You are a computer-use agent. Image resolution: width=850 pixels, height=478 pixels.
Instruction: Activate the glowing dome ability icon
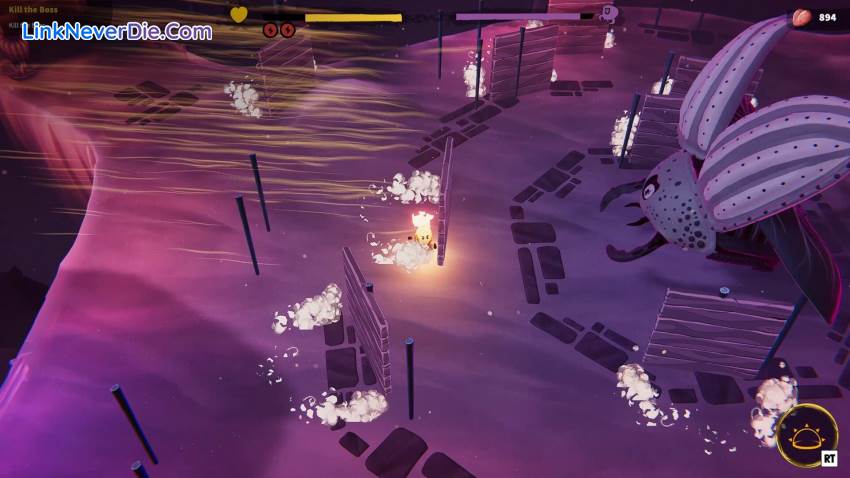coord(806,435)
